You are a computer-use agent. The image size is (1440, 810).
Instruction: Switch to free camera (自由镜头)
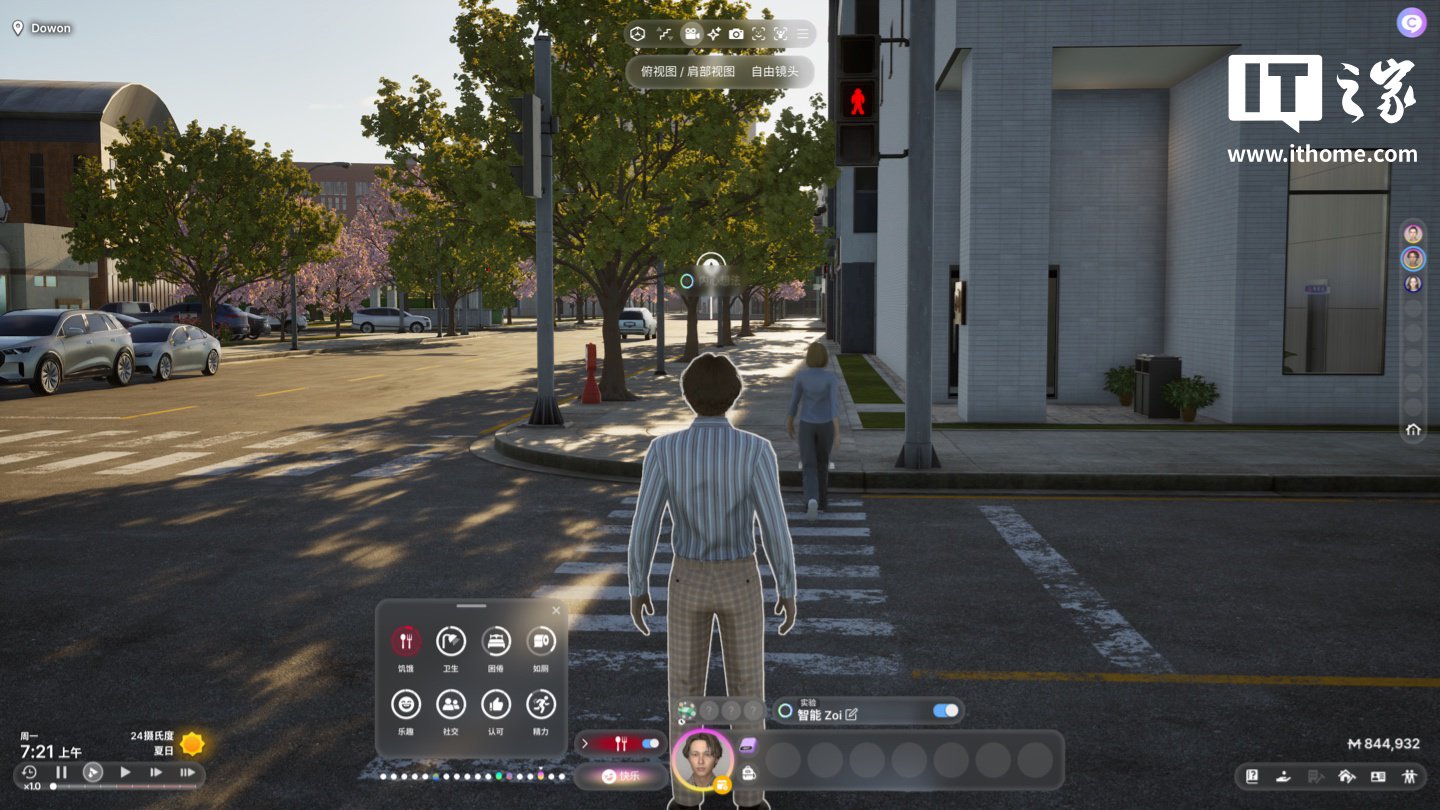(775, 72)
